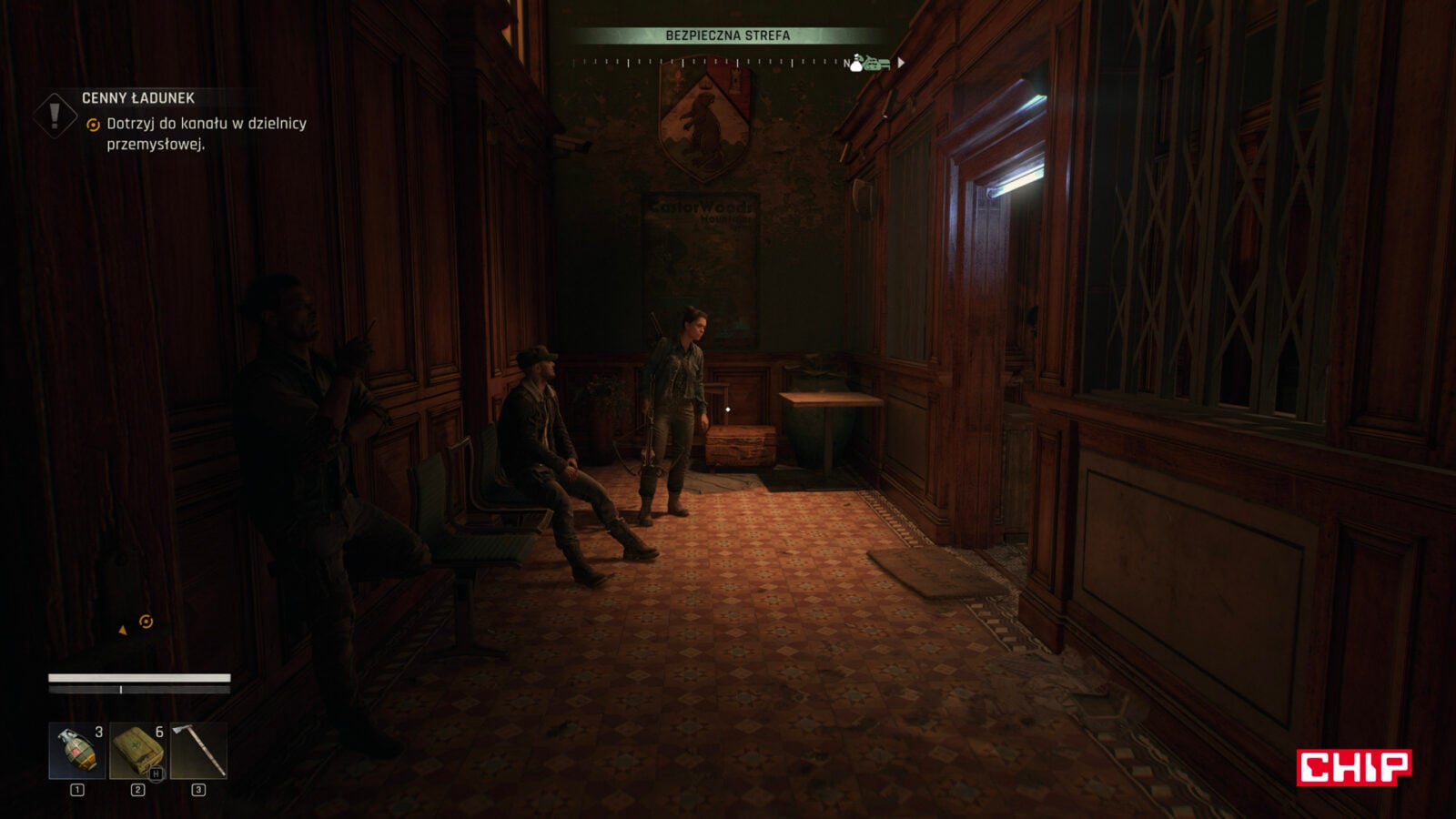
Task: Click the CHIP watermark logo
Action: tap(1353, 767)
